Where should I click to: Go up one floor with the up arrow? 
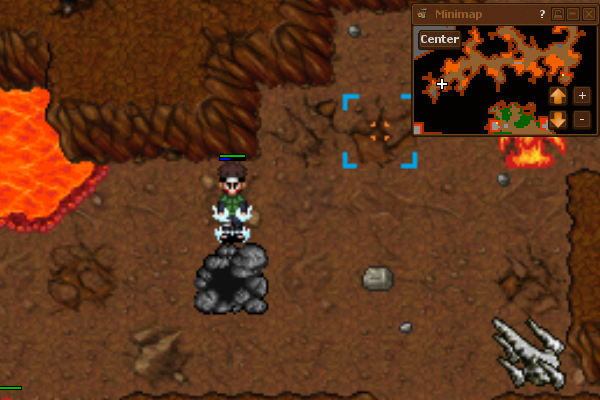pos(558,96)
